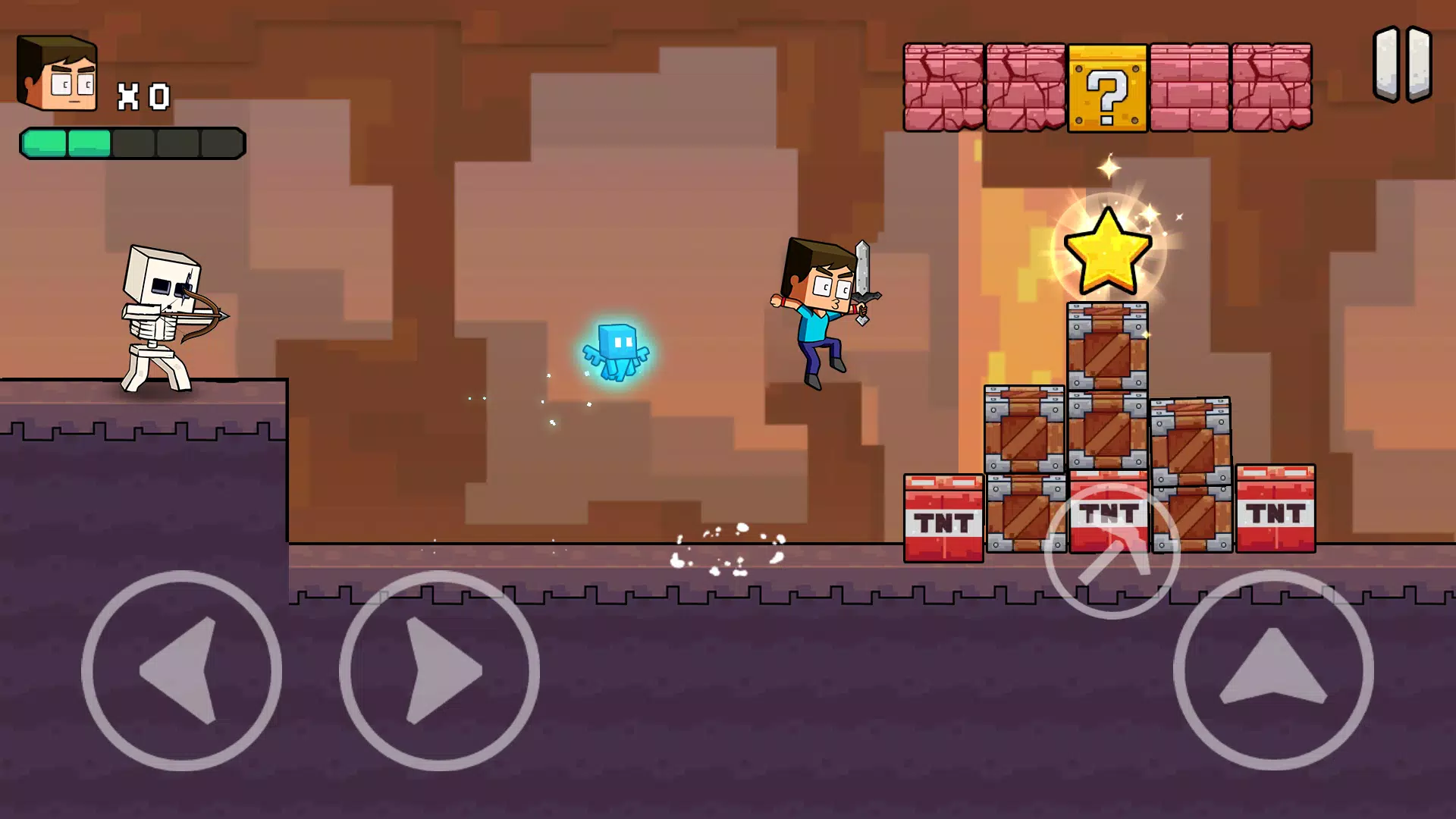
Task: Tap the sword attack button
Action: [x=1112, y=551]
